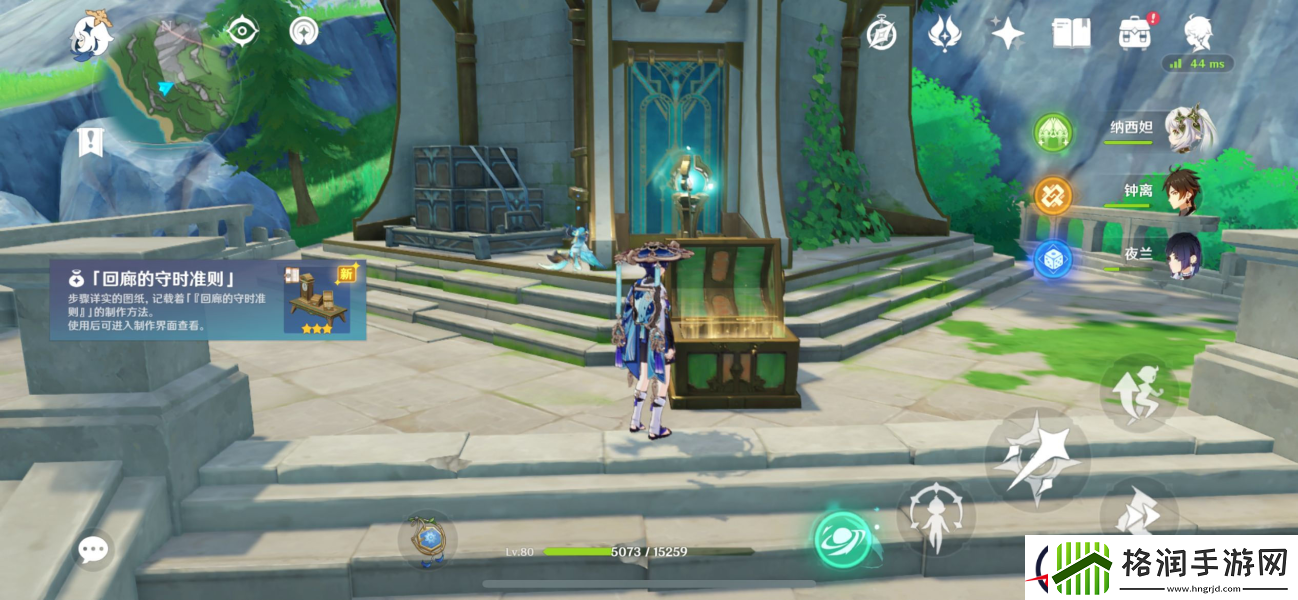Open the compass icon in the top bar
1298x600 pixels.
click(x=881, y=34)
